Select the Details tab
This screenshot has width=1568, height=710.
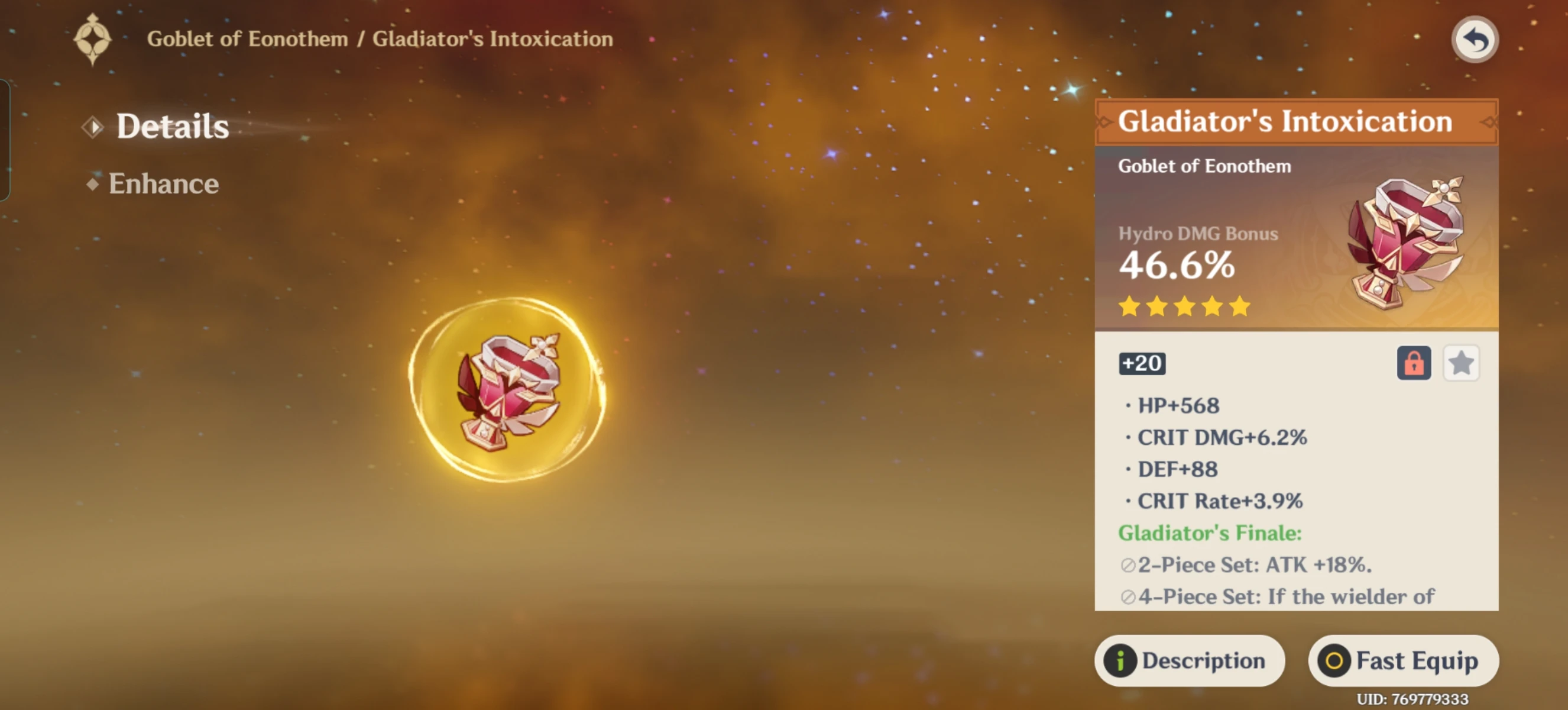point(172,126)
